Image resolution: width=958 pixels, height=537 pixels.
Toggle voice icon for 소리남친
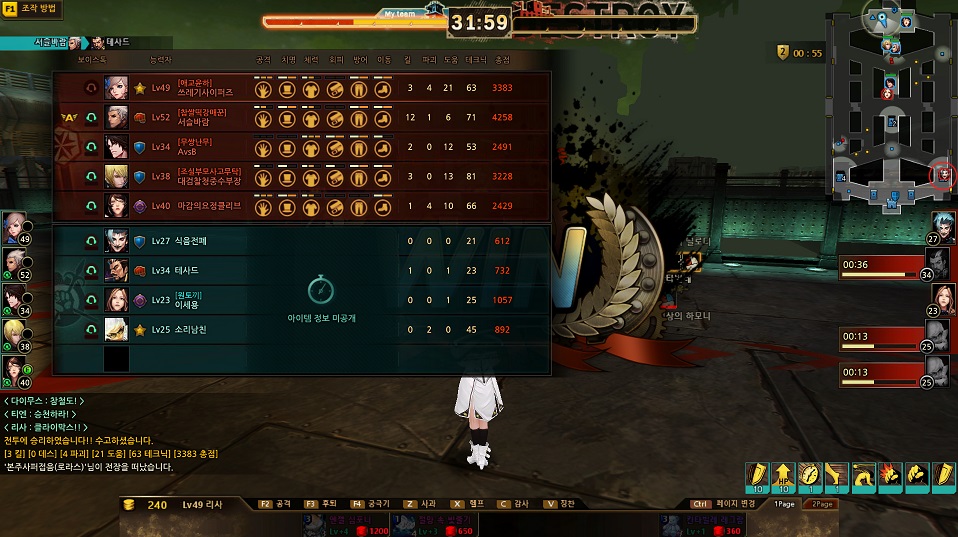pyautogui.click(x=92, y=329)
